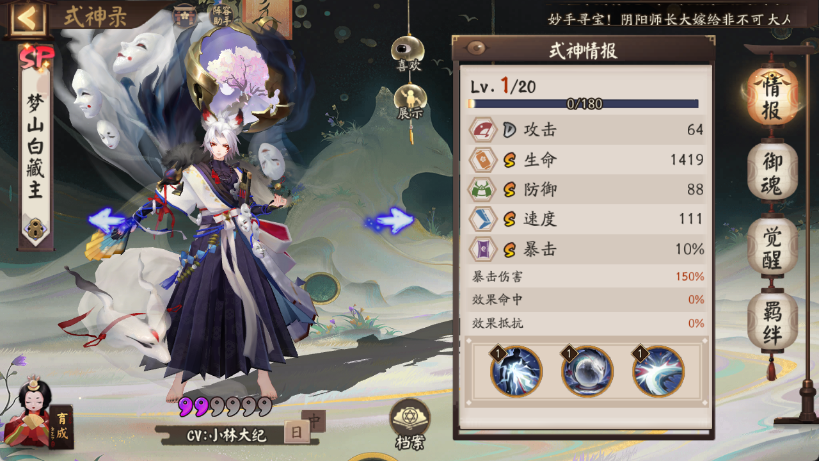Open the 羁绊 bond lantern tab
Viewport: 819px width, 461px height.
coord(772,322)
